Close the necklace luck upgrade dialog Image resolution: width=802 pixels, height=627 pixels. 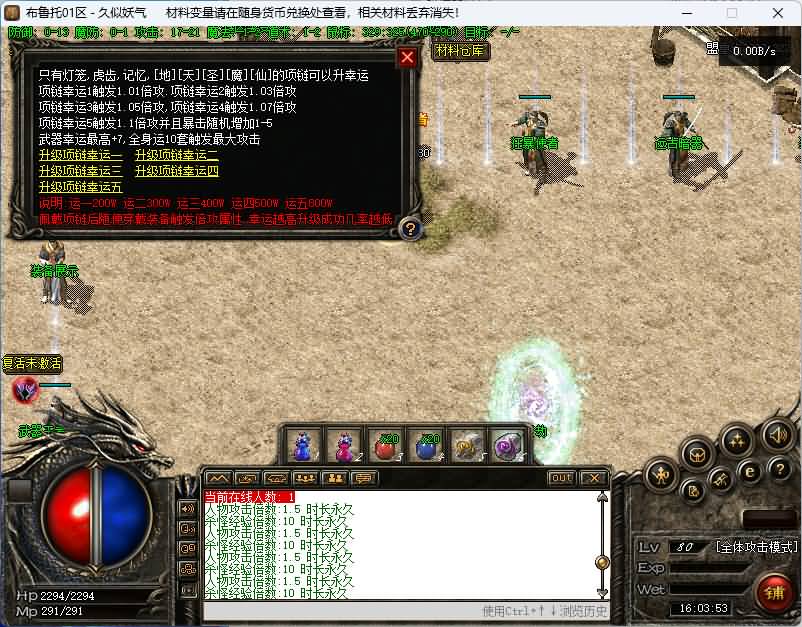coord(407,57)
